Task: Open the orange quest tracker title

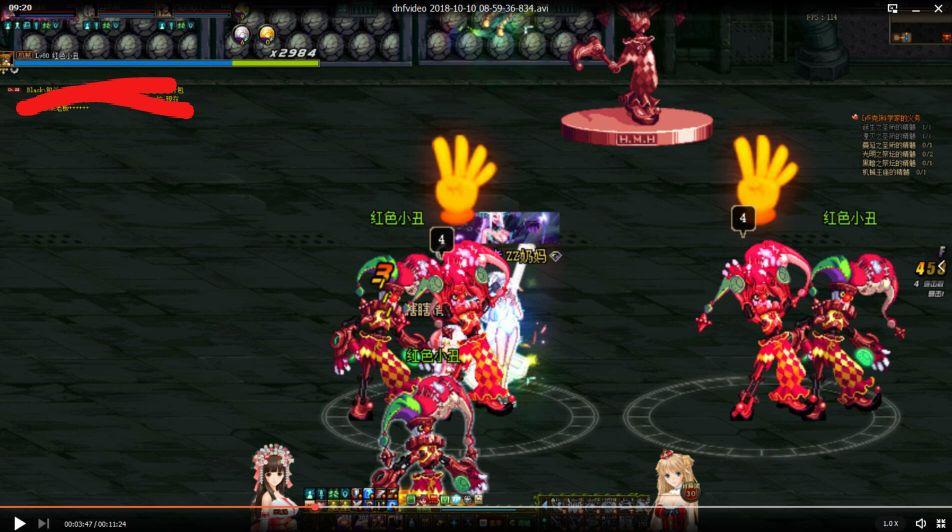Action: point(890,117)
